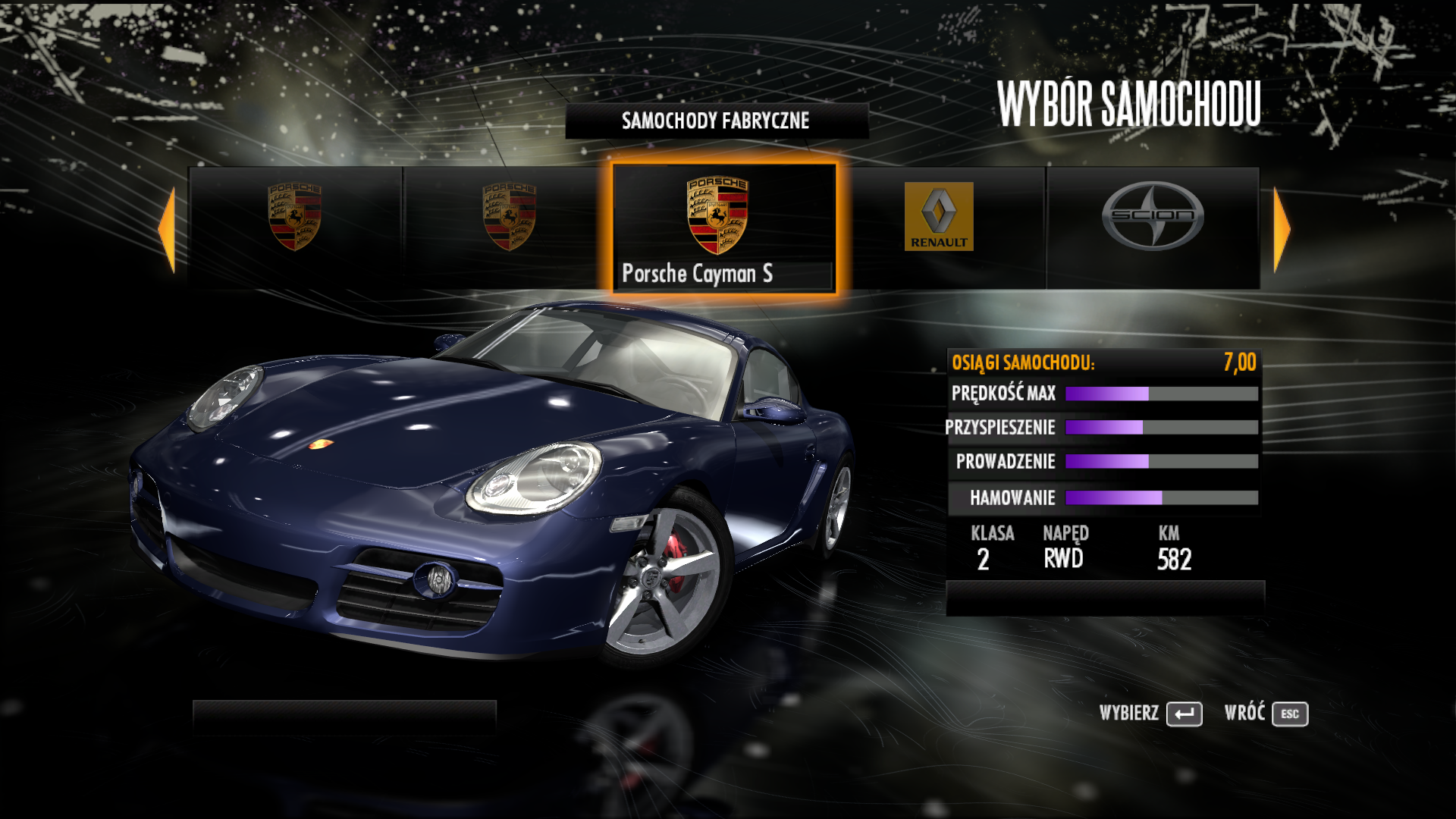Select the highlighted Porsche Cayman S tile
The image size is (1456, 819).
coord(723,227)
